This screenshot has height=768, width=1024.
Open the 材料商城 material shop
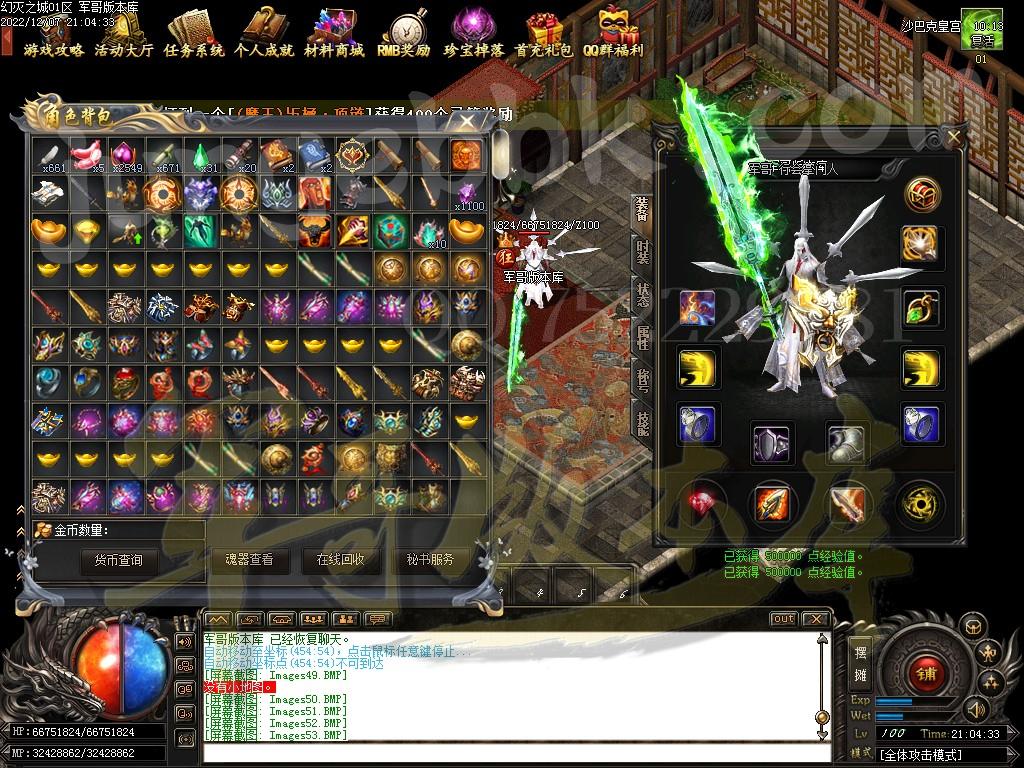point(334,34)
